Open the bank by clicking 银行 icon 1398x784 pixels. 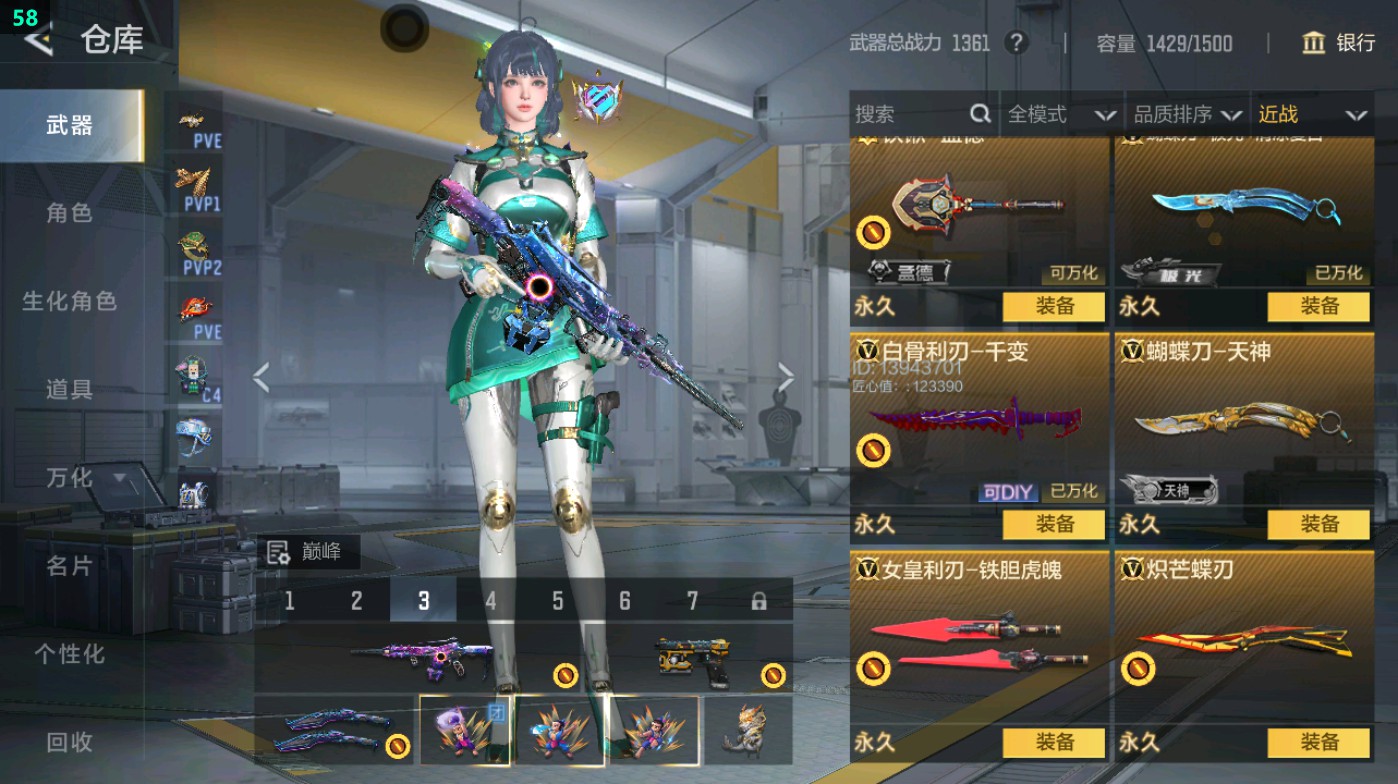(1340, 44)
